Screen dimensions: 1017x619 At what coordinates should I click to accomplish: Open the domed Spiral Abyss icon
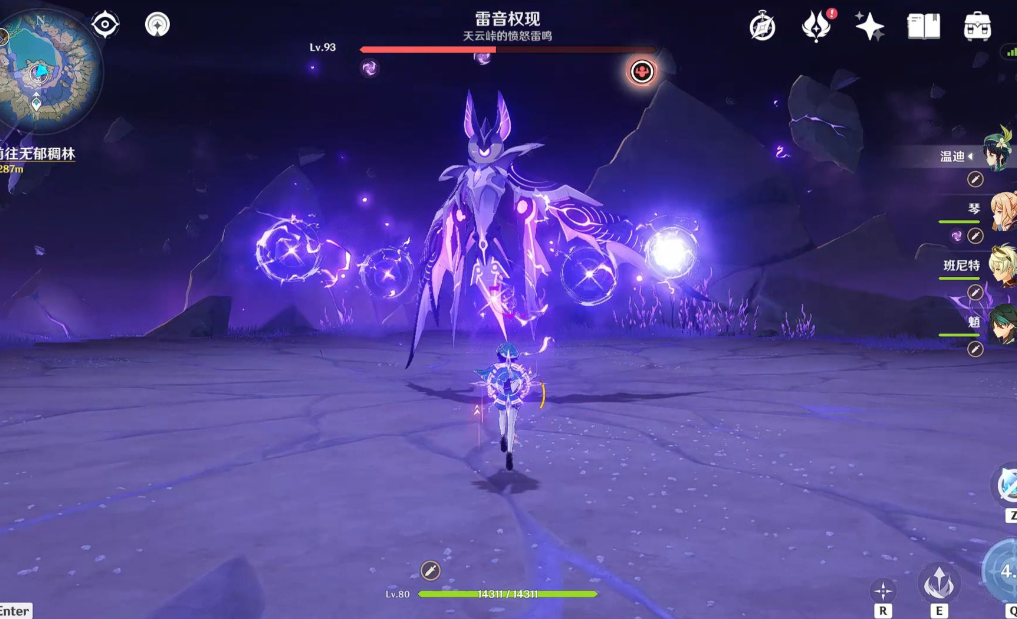click(x=157, y=24)
